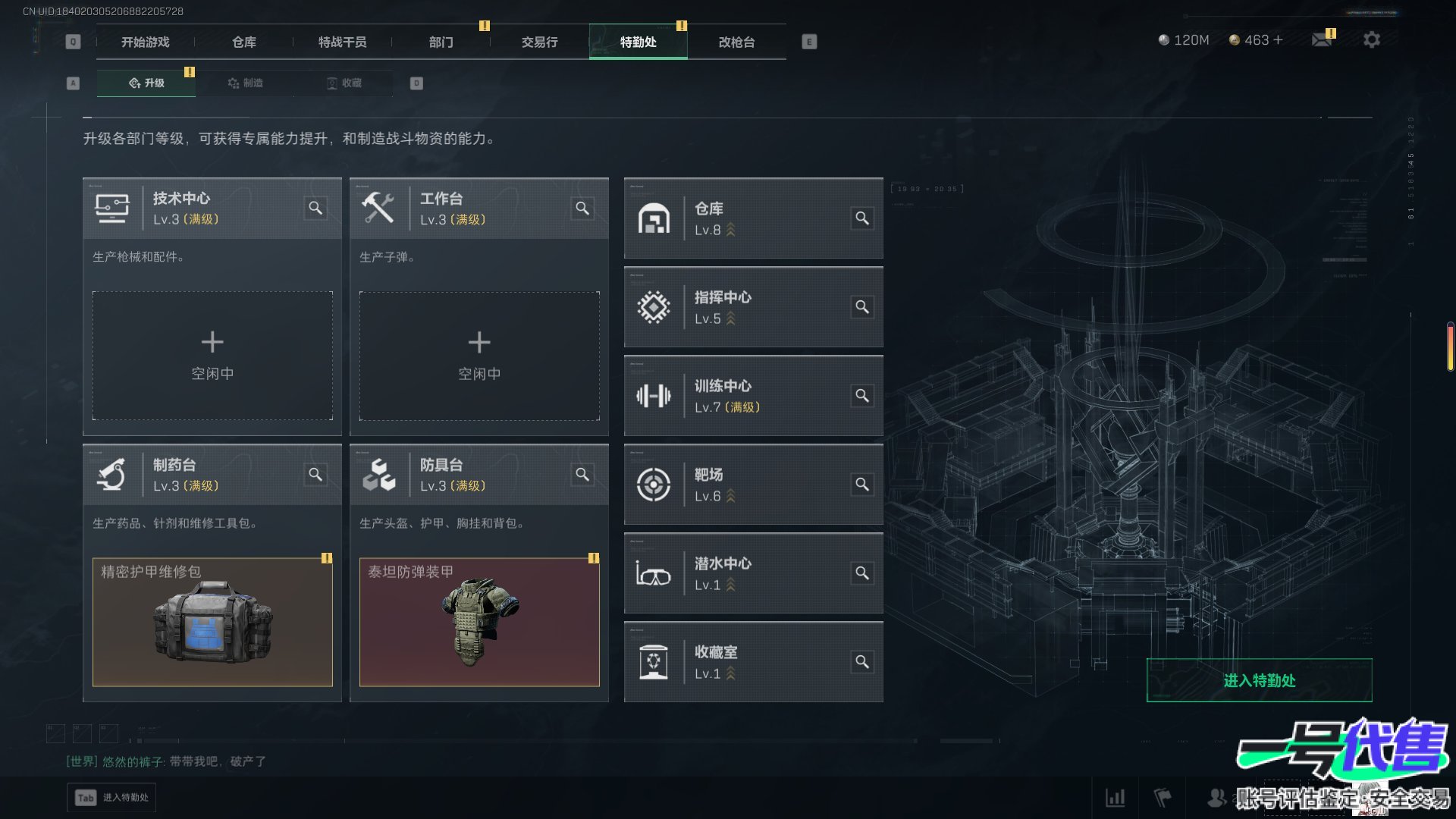The width and height of the screenshot is (1456, 819).
Task: Switch to the 仓库 top tab
Action: 243,42
